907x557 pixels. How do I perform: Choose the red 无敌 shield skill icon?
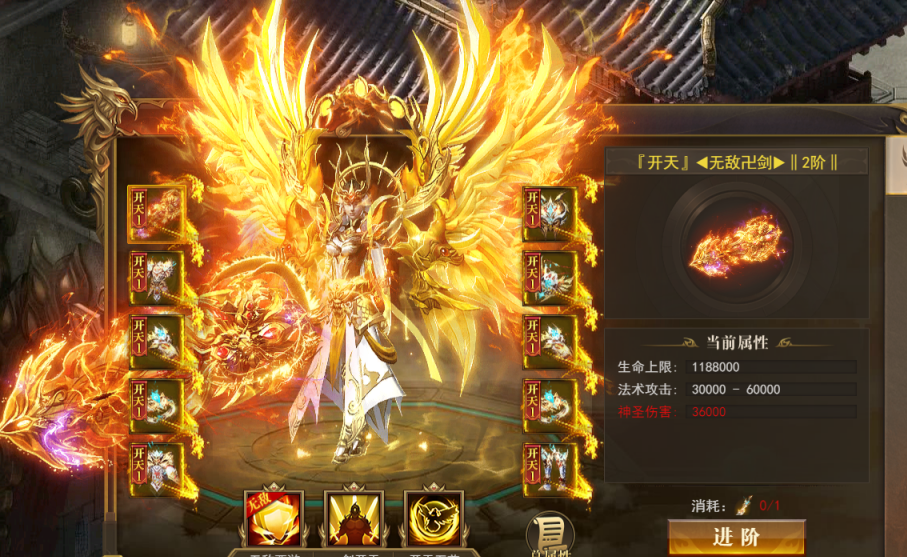[275, 518]
